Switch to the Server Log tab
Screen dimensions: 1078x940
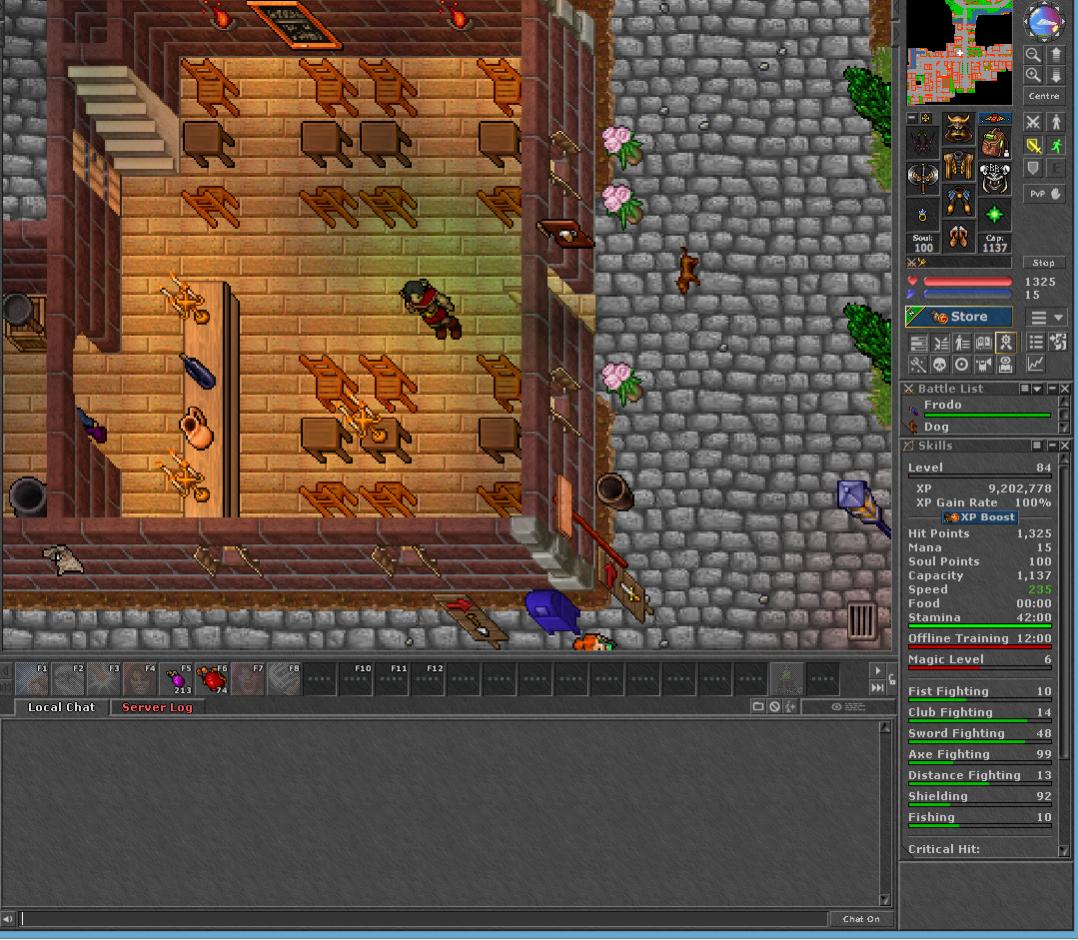pyautogui.click(x=157, y=707)
